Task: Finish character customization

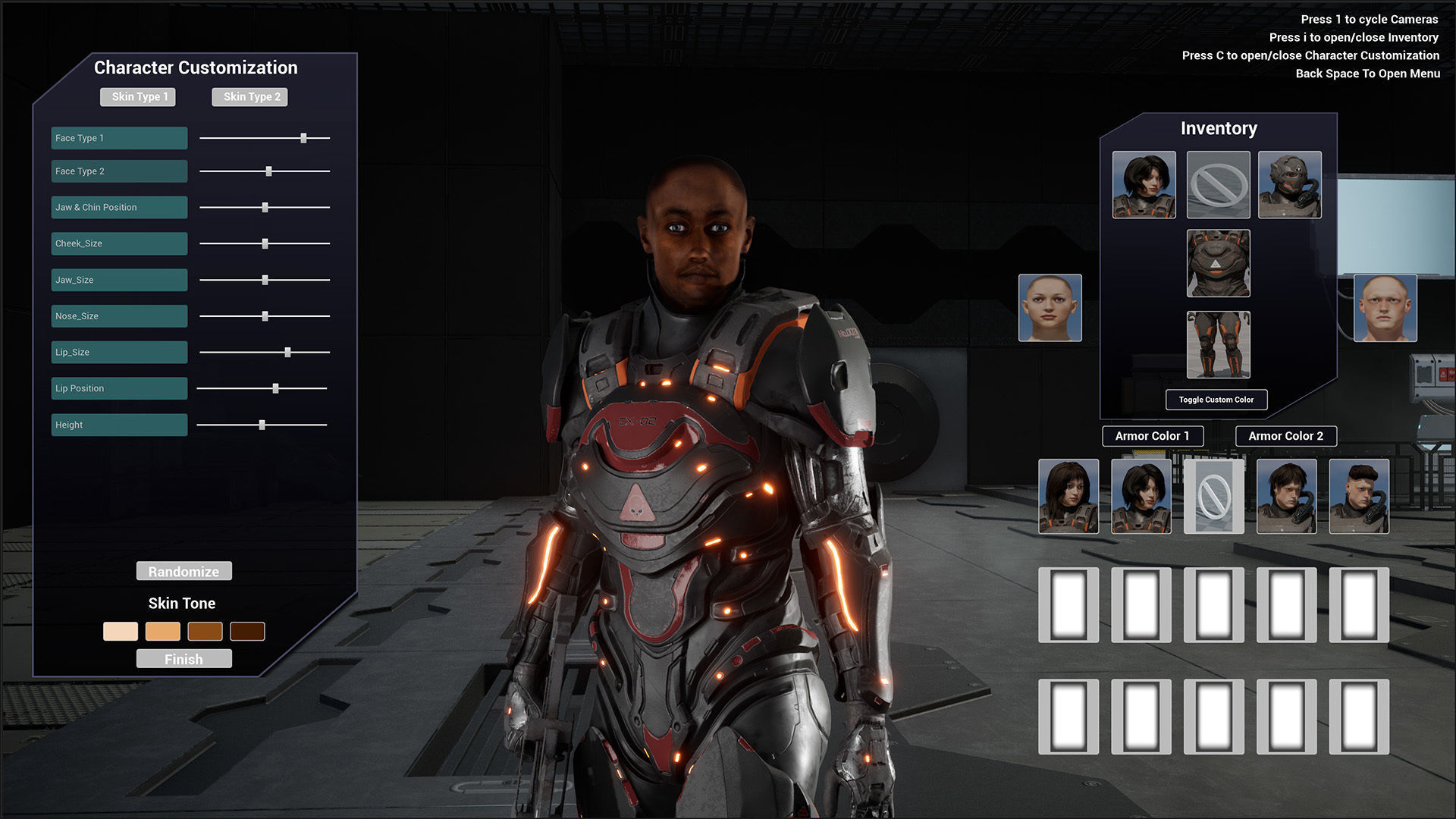Action: point(184,659)
